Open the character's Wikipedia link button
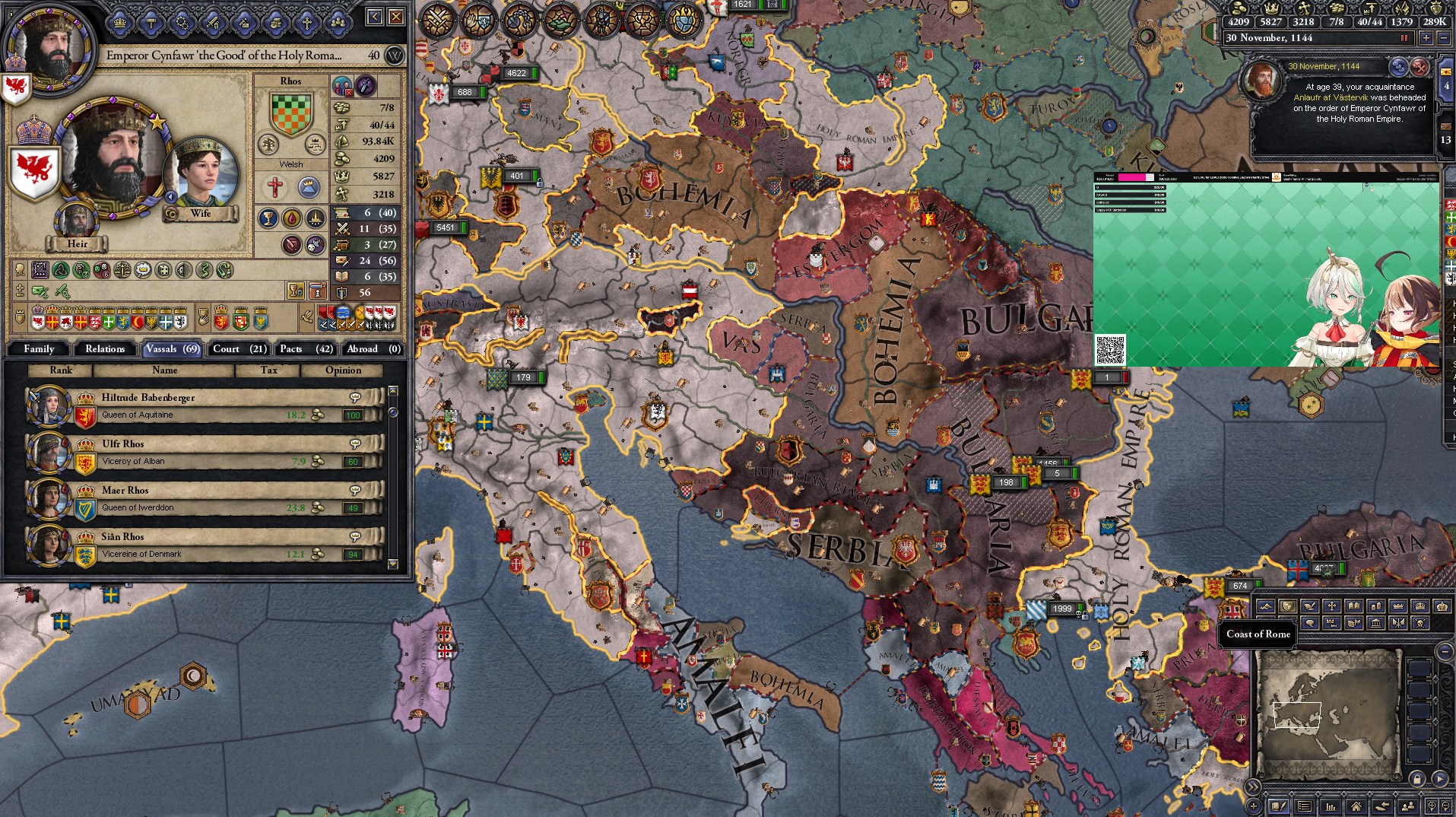1456x817 pixels. coord(395,56)
